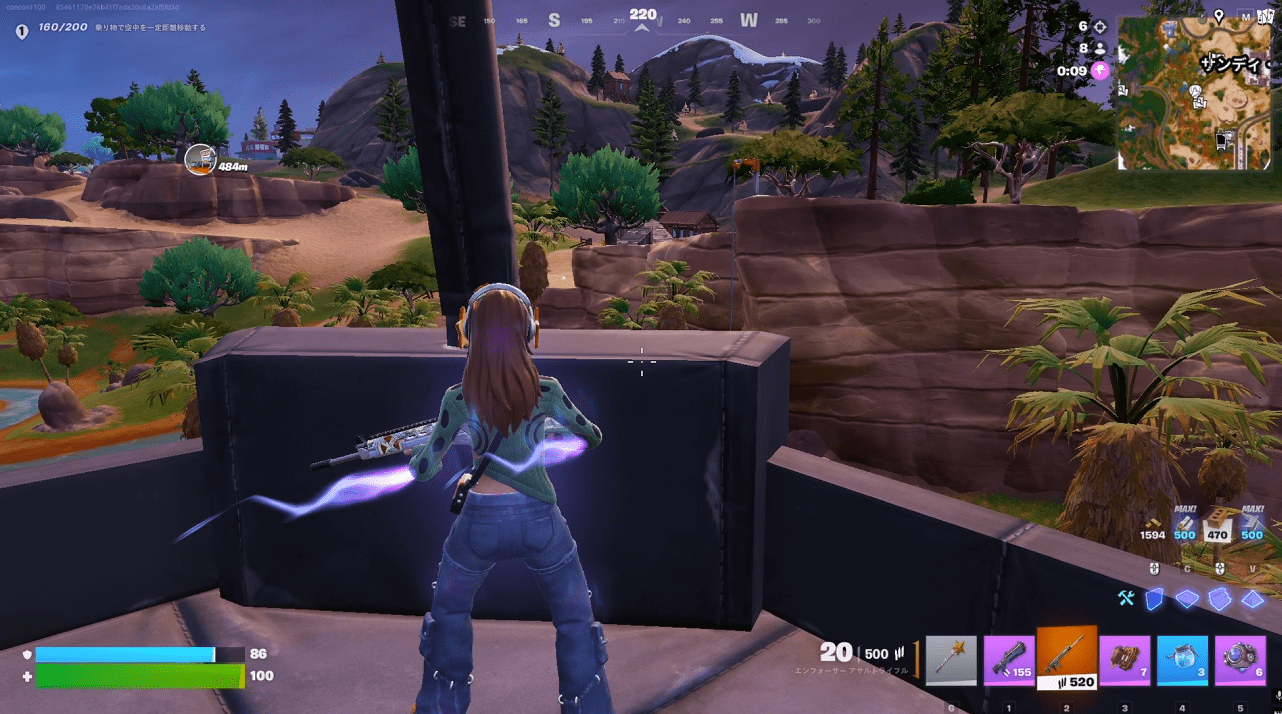
Task: Choose the pyramid roof building piece
Action: pyautogui.click(x=1252, y=598)
